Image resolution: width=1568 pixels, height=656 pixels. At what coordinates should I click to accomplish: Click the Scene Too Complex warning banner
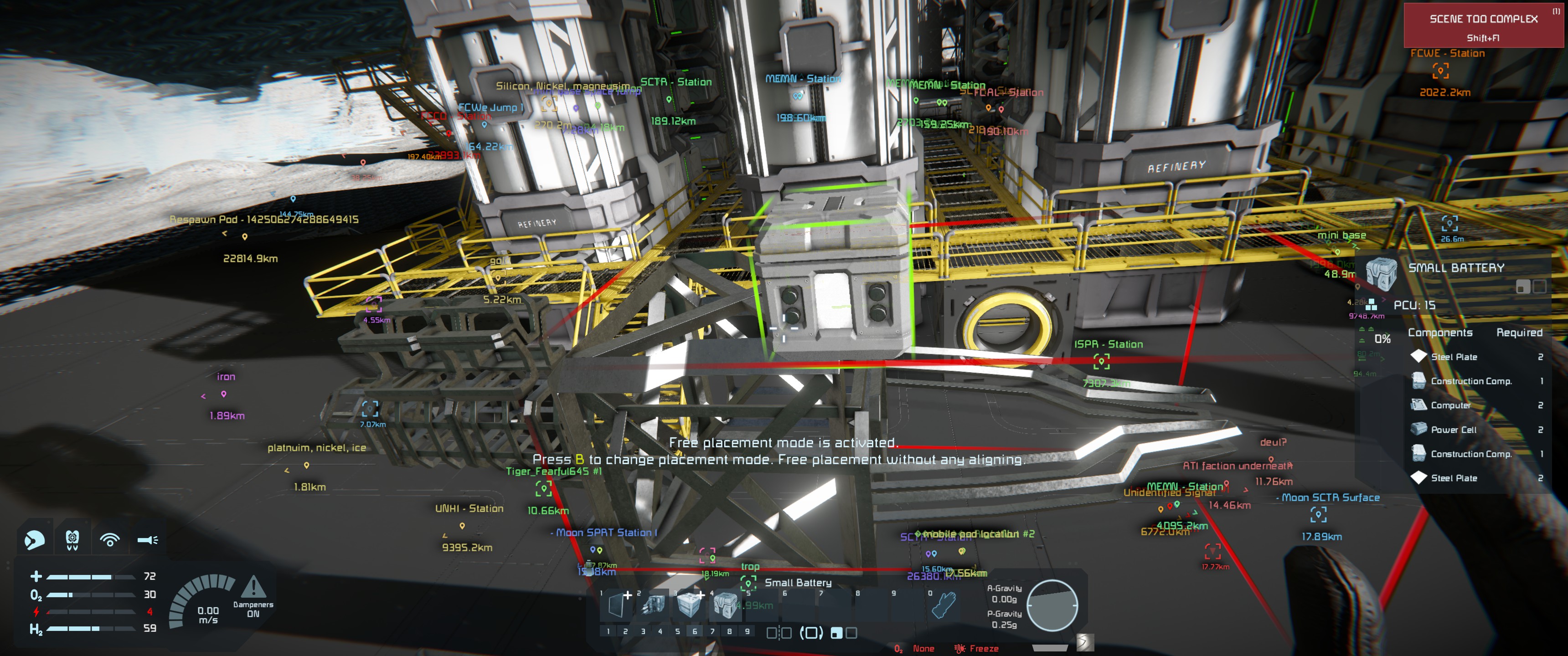(1483, 26)
